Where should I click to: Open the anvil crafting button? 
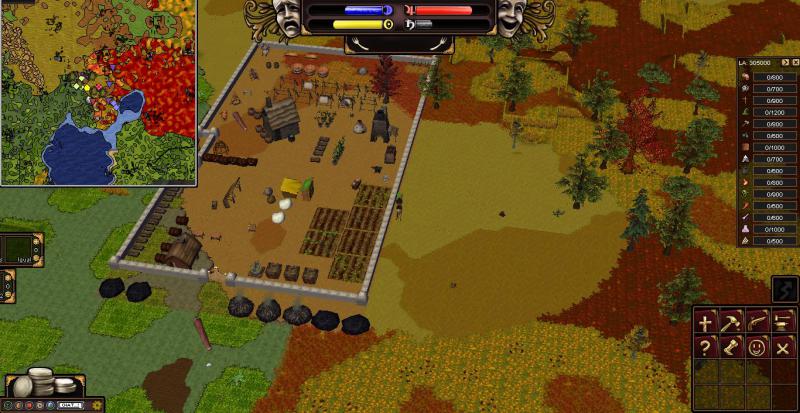click(781, 322)
